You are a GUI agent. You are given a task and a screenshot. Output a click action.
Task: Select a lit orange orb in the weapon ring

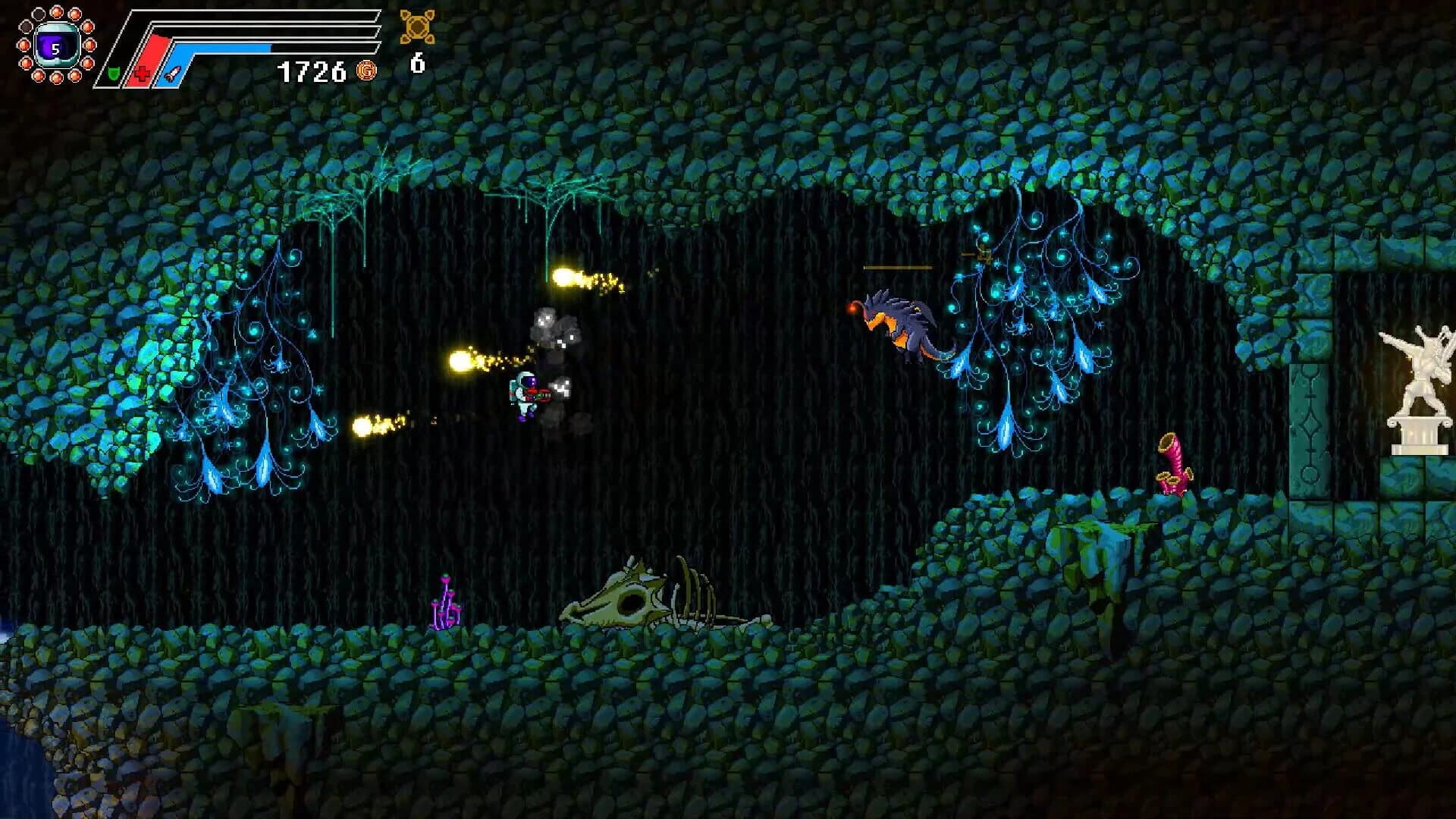pos(57,14)
